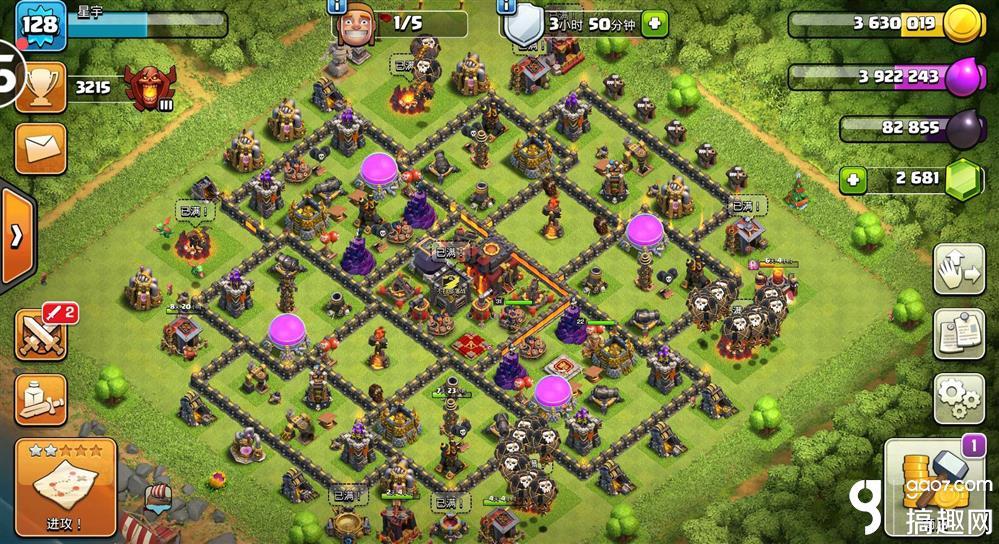Viewport: 999px width, 544px height.
Task: Show the trophy rankings button
Action: 41,88
